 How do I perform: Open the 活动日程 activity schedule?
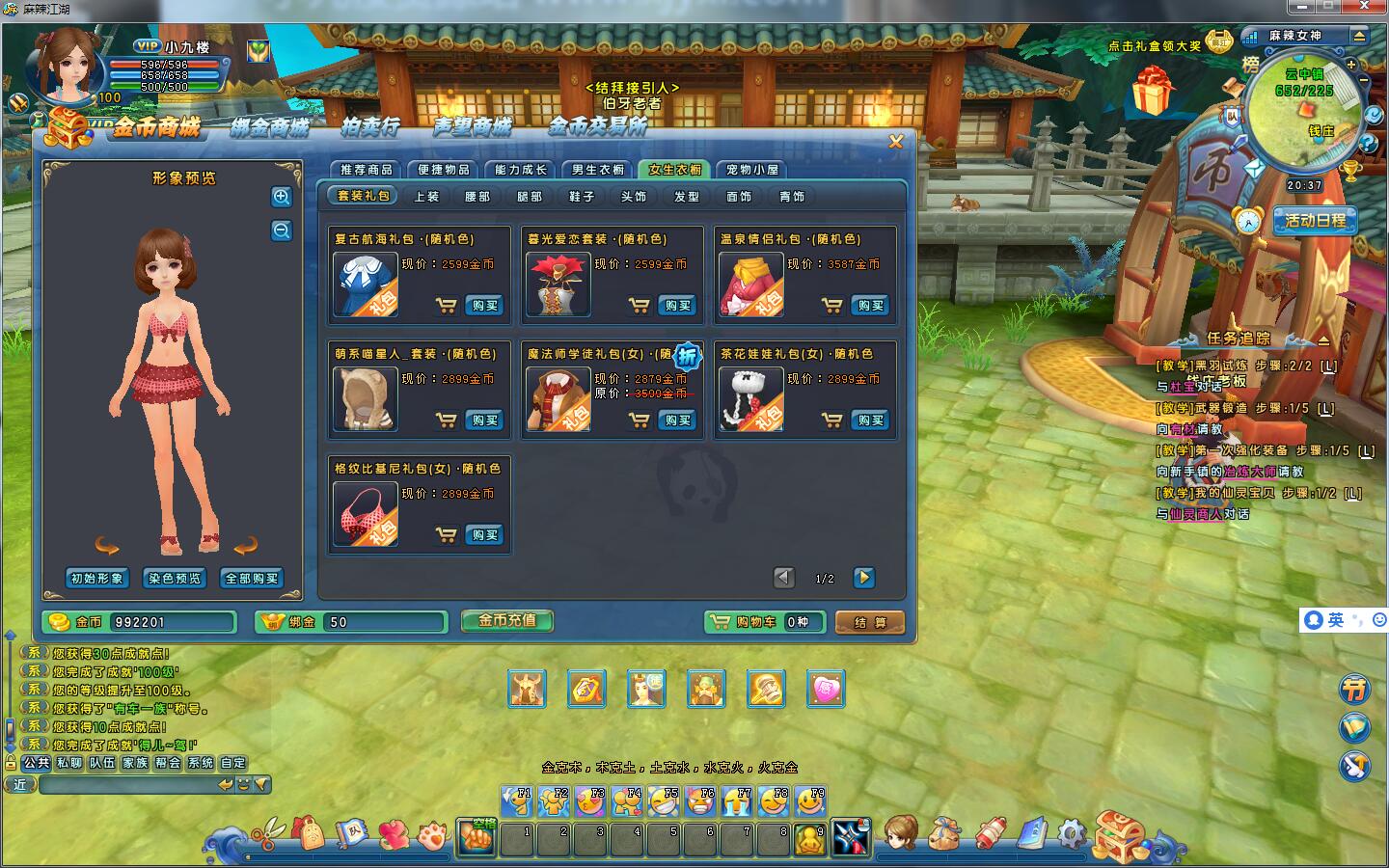click(x=1315, y=221)
